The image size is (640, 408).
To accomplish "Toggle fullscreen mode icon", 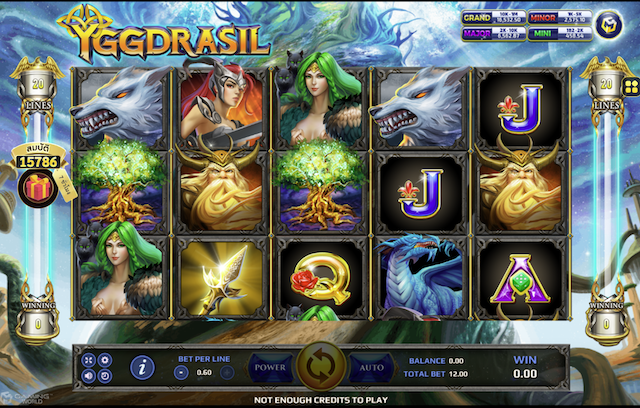I will pyautogui.click(x=90, y=360).
